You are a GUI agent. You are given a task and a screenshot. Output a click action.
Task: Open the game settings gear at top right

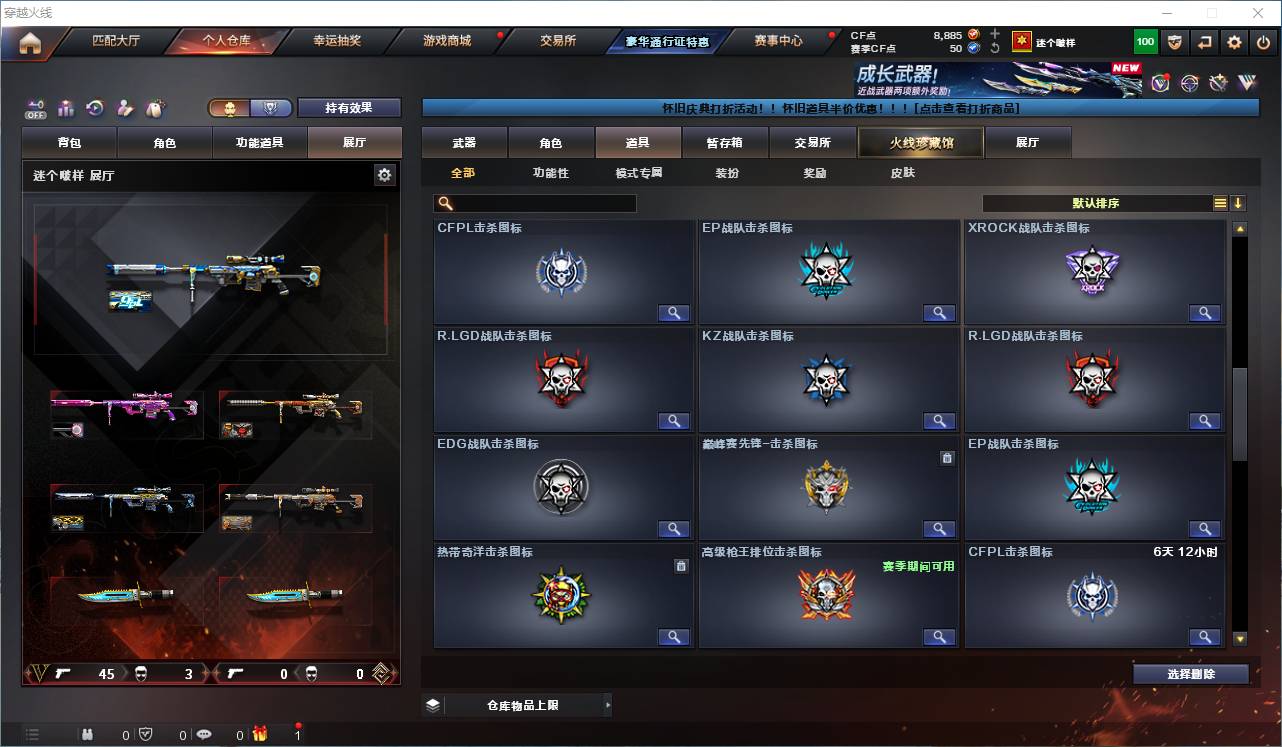point(1233,41)
